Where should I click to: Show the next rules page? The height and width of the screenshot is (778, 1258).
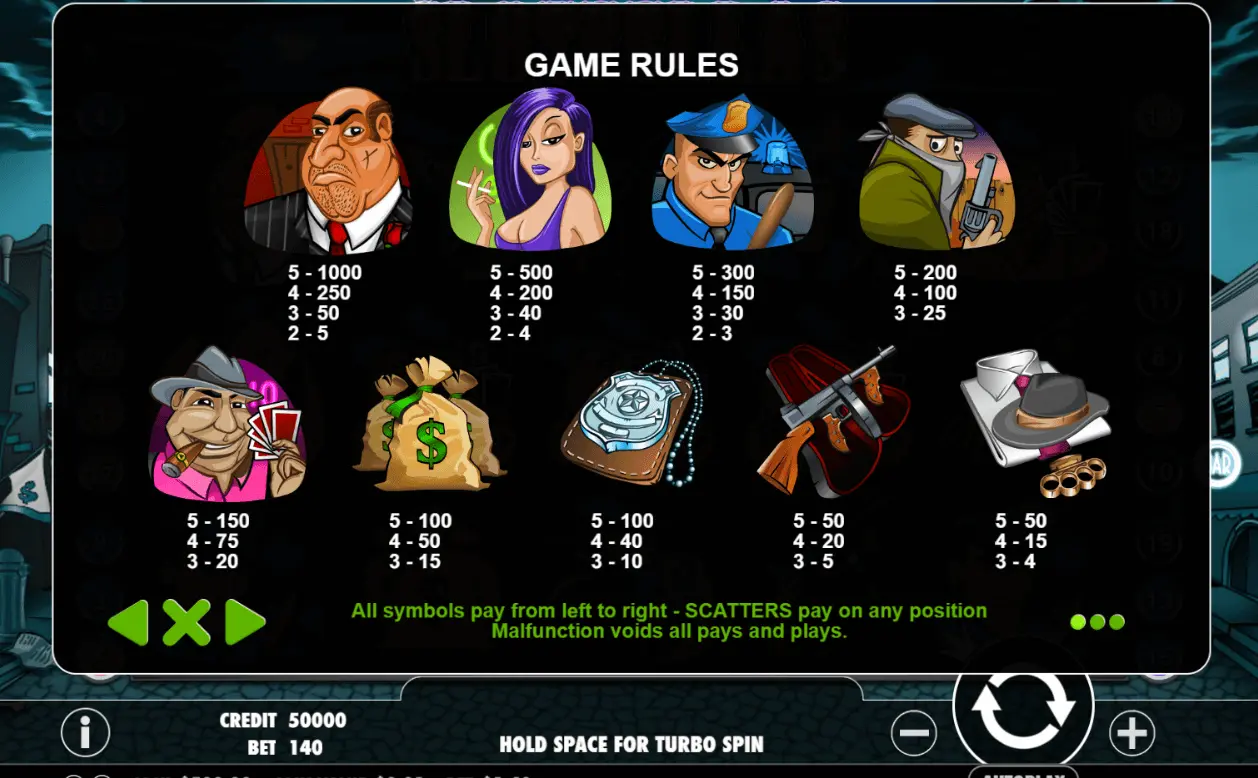tap(245, 622)
